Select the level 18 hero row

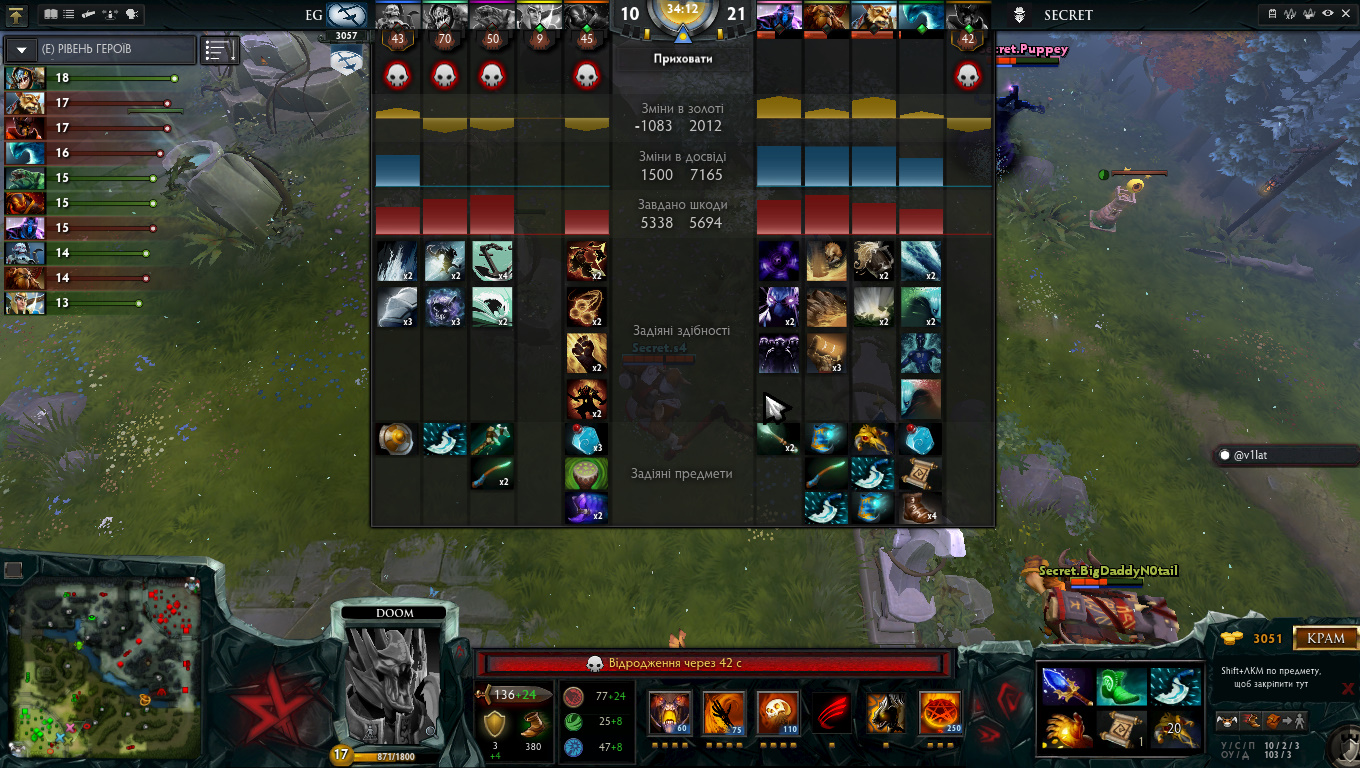pyautogui.click(x=92, y=78)
